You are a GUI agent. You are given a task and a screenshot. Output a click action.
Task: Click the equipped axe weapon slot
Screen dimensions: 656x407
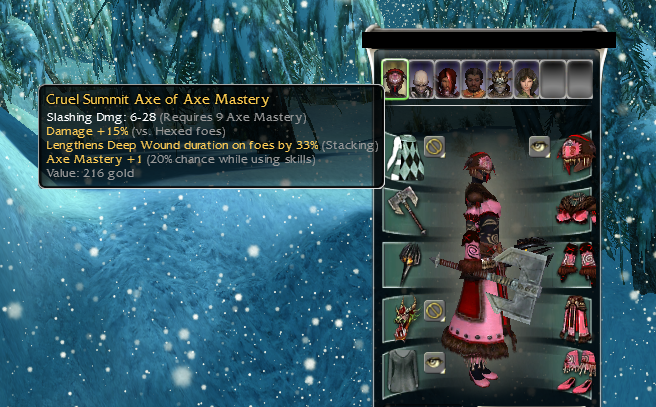[404, 209]
